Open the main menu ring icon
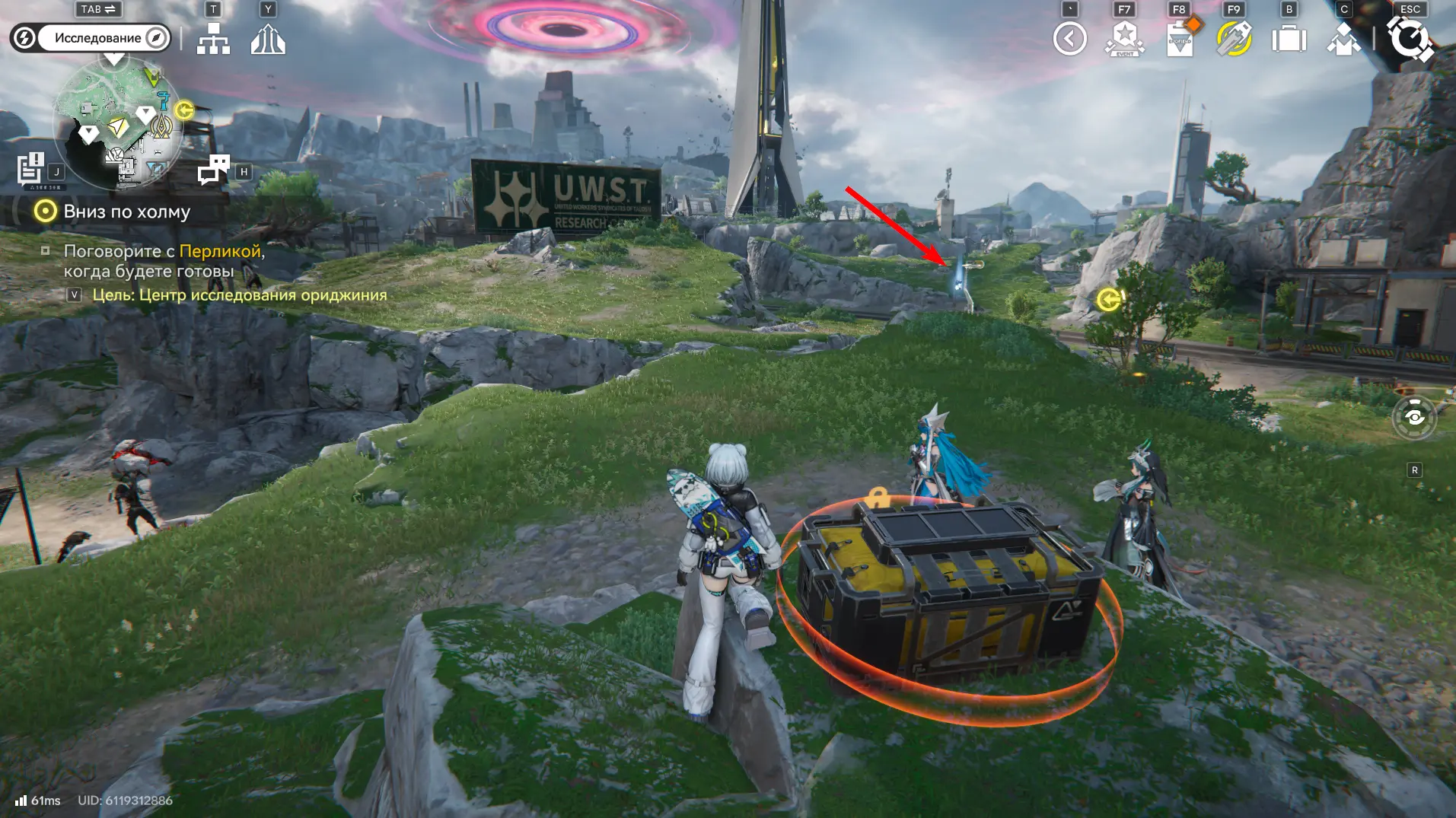This screenshot has width=1456, height=818. pos(1410,39)
